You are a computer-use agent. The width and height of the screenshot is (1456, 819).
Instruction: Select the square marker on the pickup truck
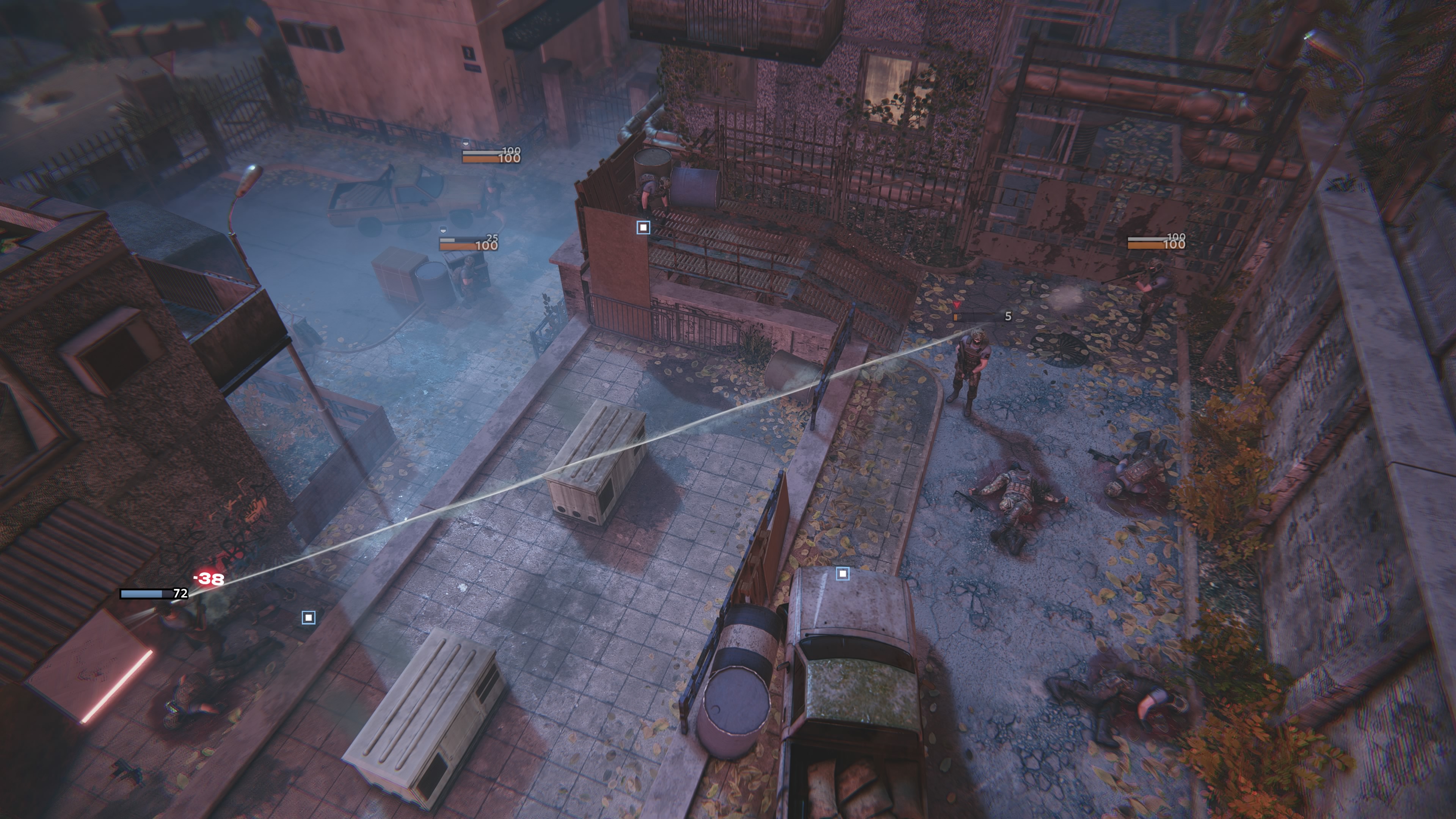(x=842, y=574)
